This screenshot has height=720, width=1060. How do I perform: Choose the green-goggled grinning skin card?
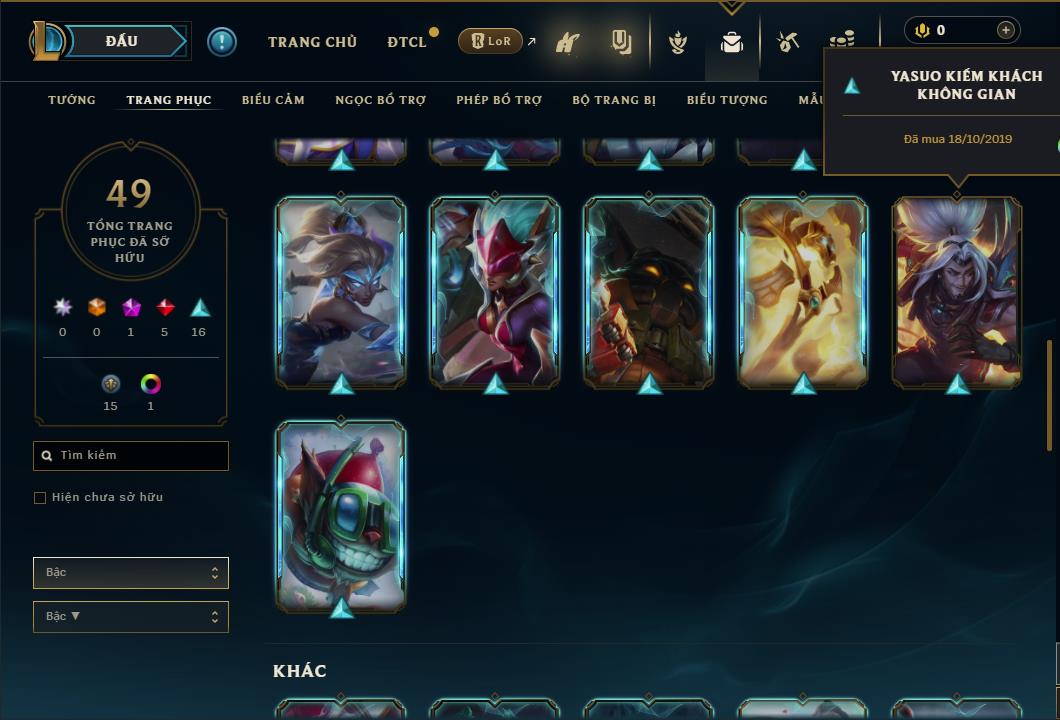pyautogui.click(x=341, y=516)
